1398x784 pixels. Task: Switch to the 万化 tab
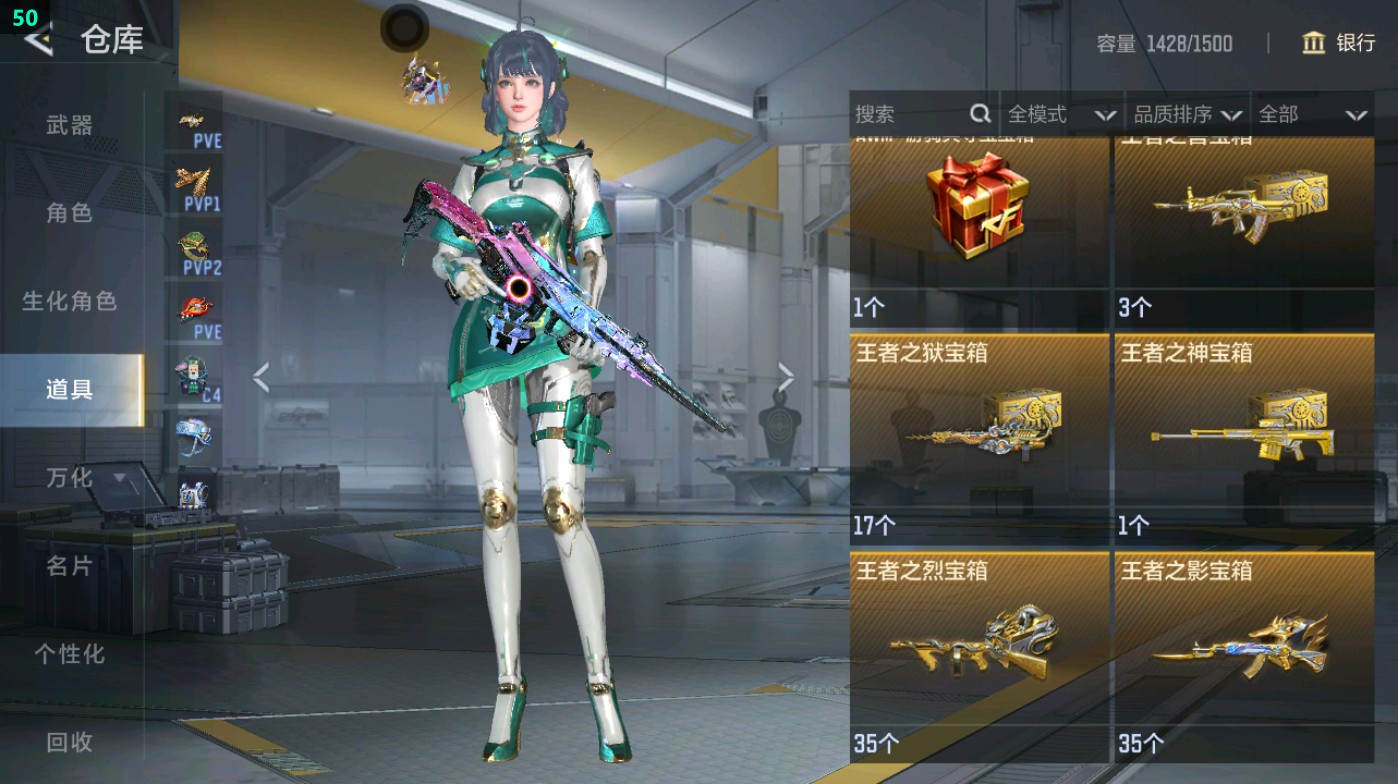pos(68,479)
